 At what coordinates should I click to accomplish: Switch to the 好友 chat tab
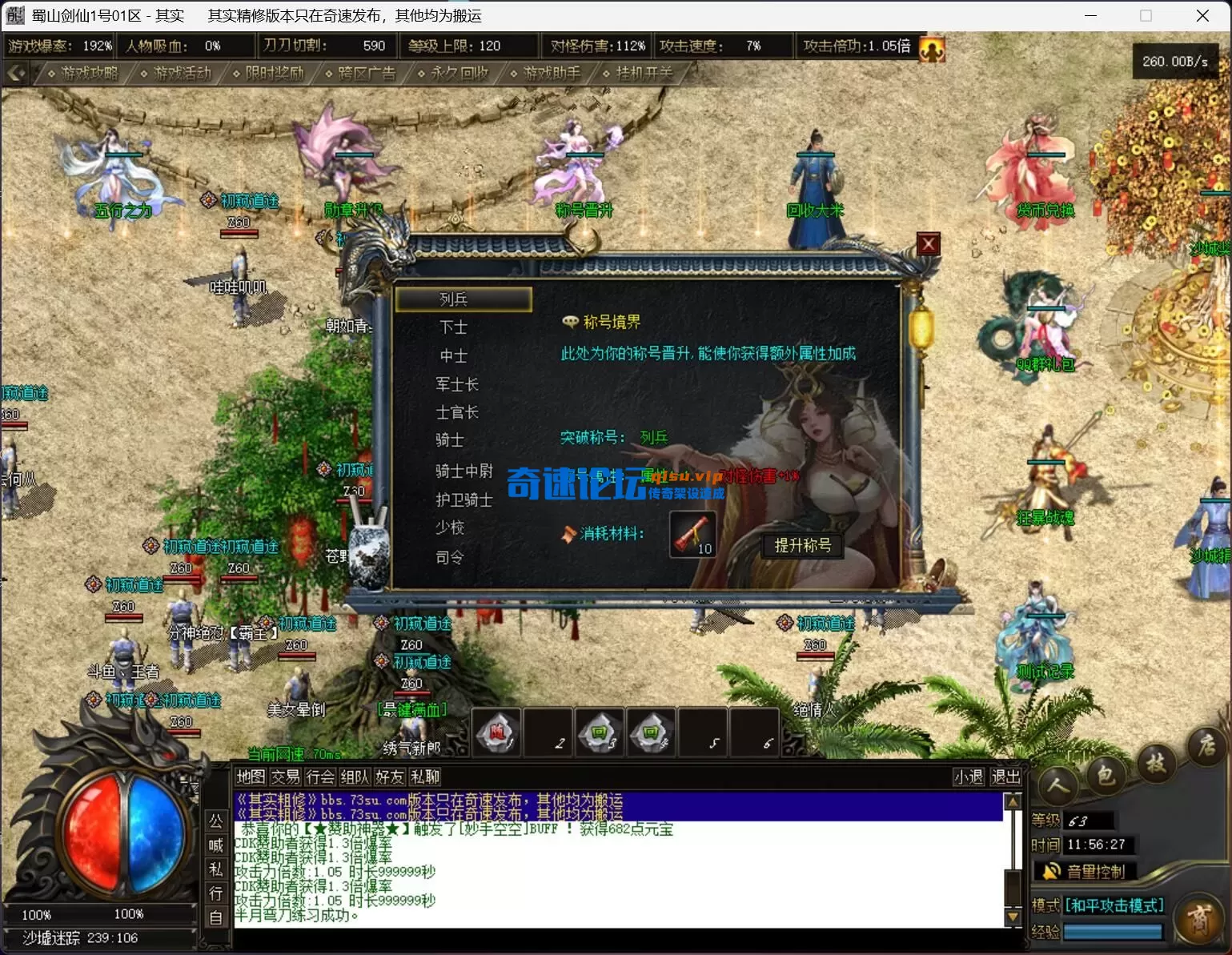[389, 776]
